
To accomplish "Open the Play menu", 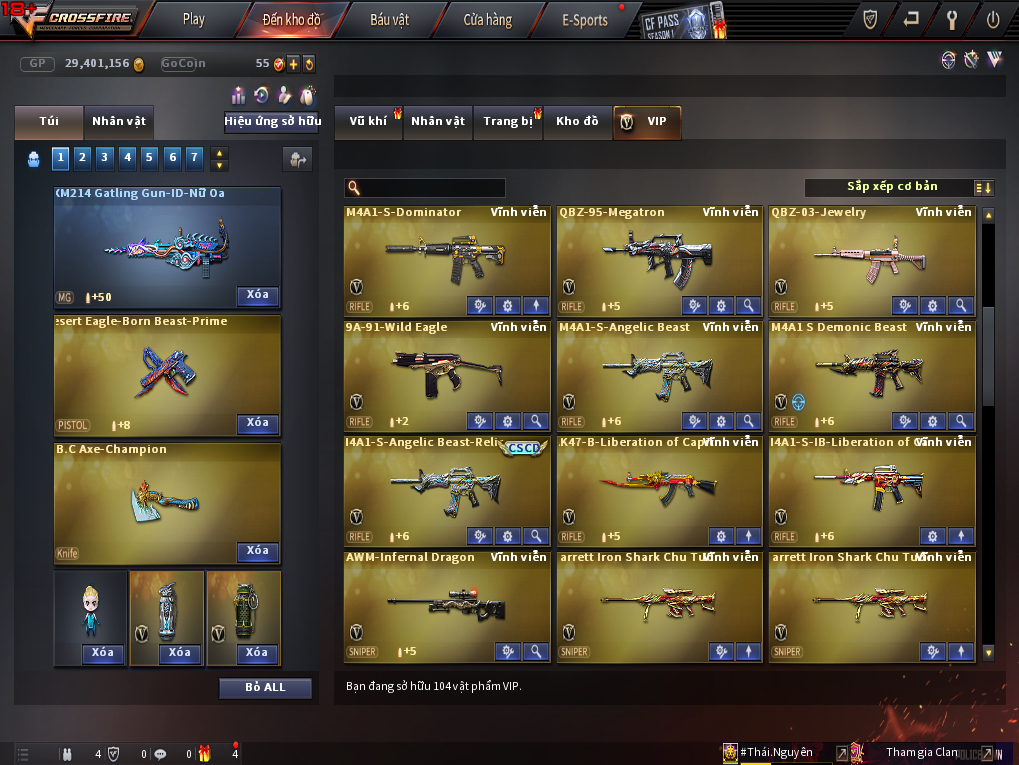I will coord(194,19).
